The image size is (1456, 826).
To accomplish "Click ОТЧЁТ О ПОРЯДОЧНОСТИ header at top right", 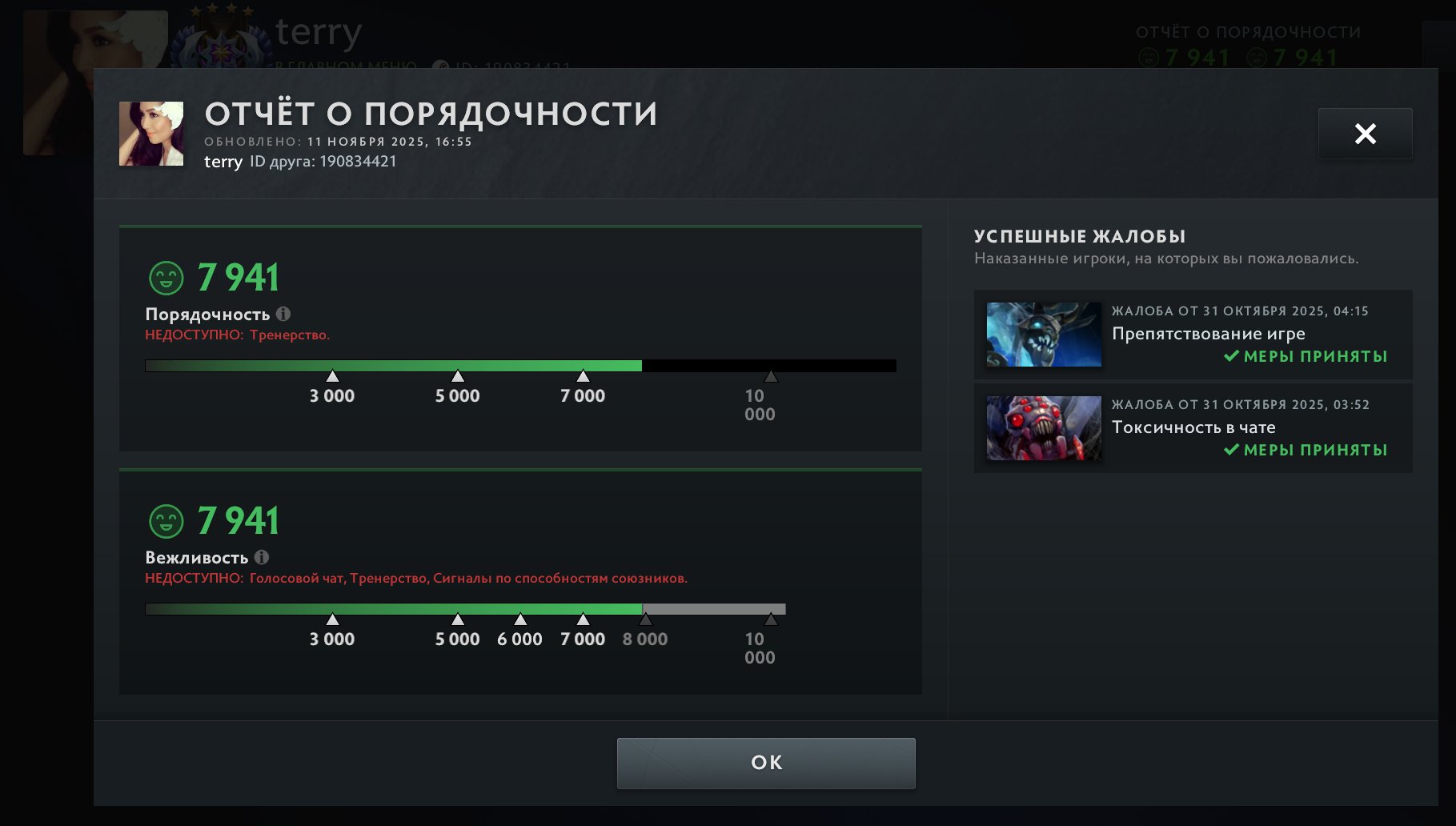I will pyautogui.click(x=1249, y=30).
